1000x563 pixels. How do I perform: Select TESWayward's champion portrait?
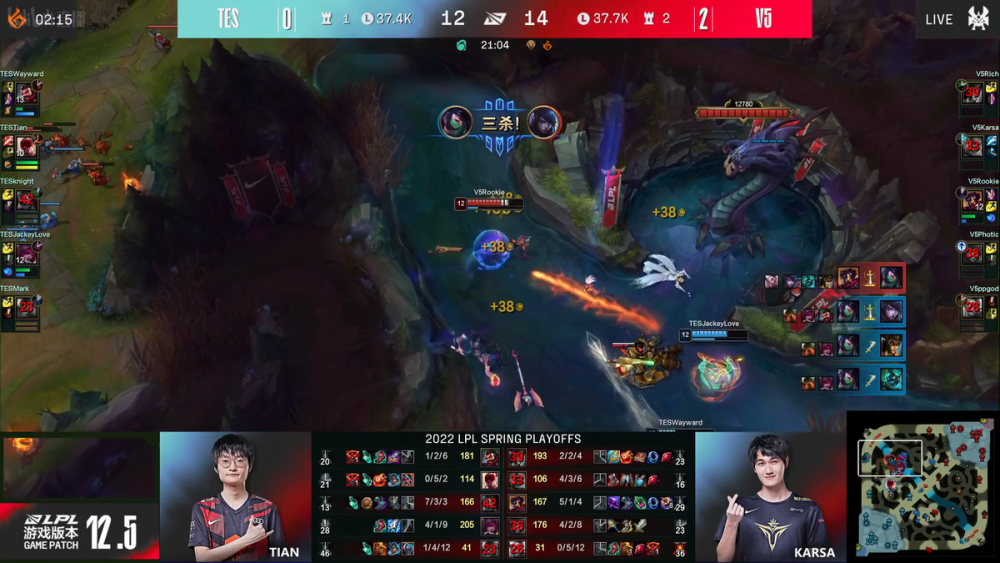[27, 95]
